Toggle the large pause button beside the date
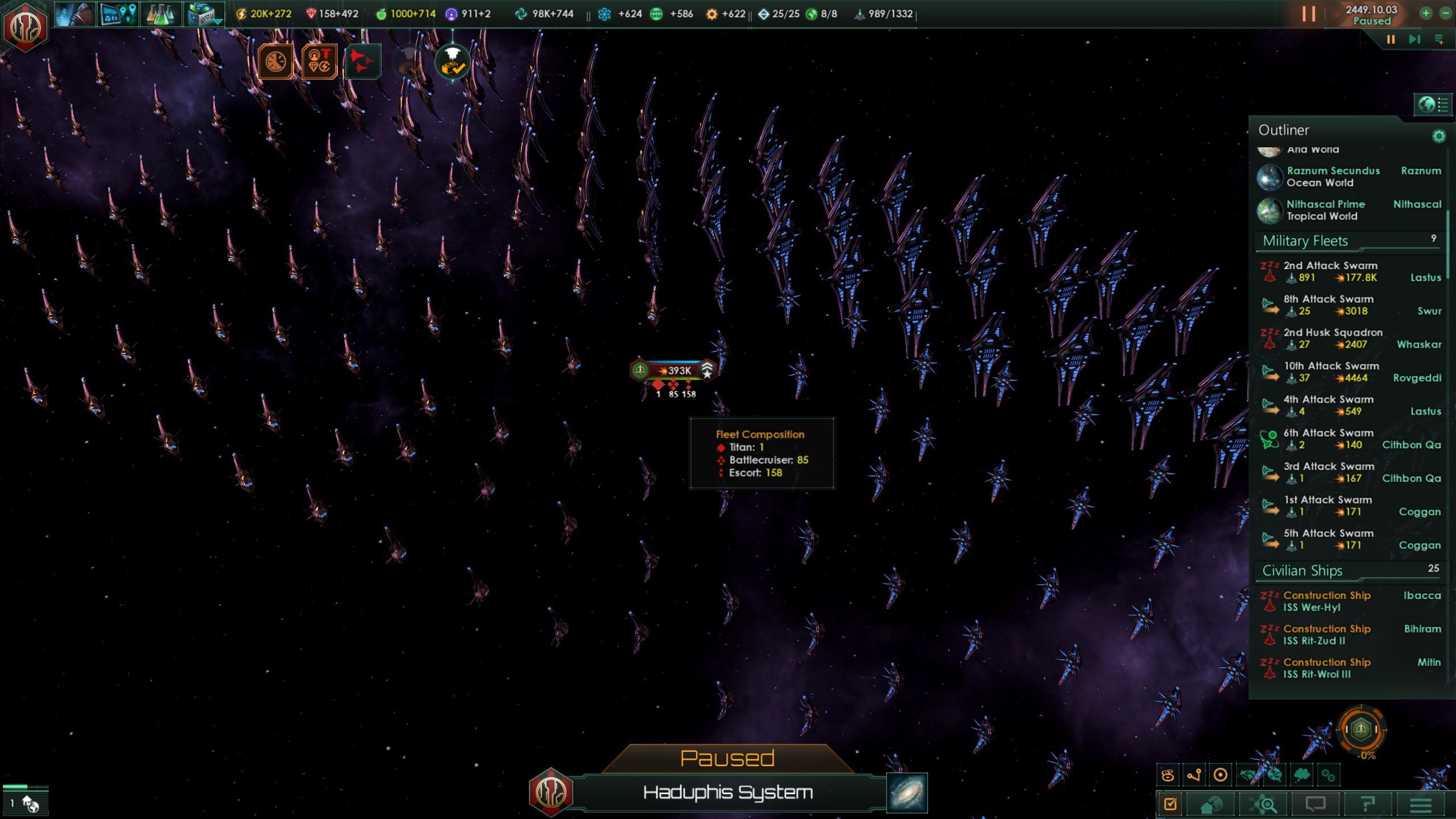 1309,14
